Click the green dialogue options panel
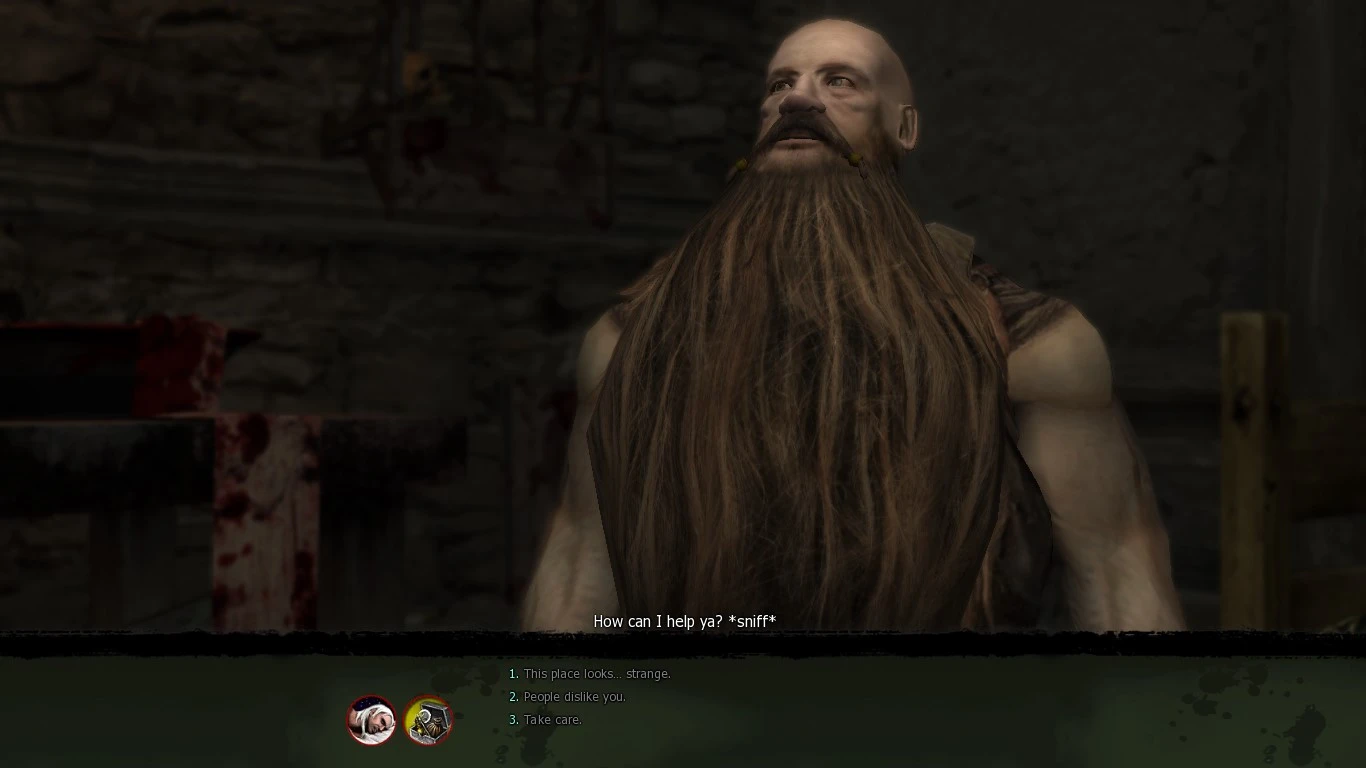Image resolution: width=1366 pixels, height=768 pixels. coord(1000,700)
